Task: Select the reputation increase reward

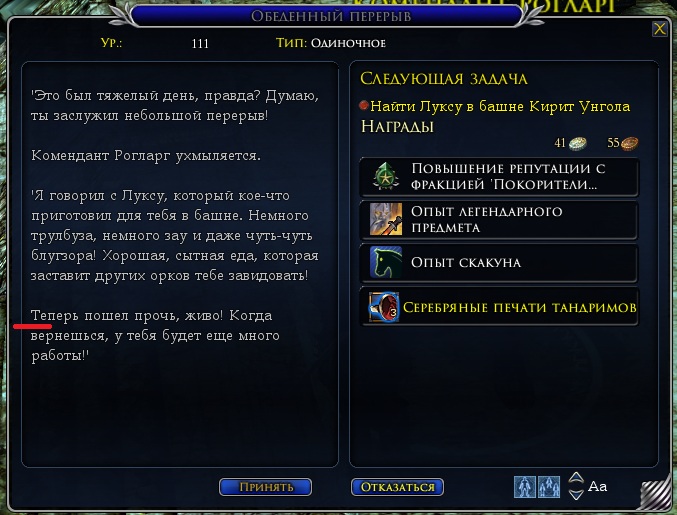Action: 499,177
